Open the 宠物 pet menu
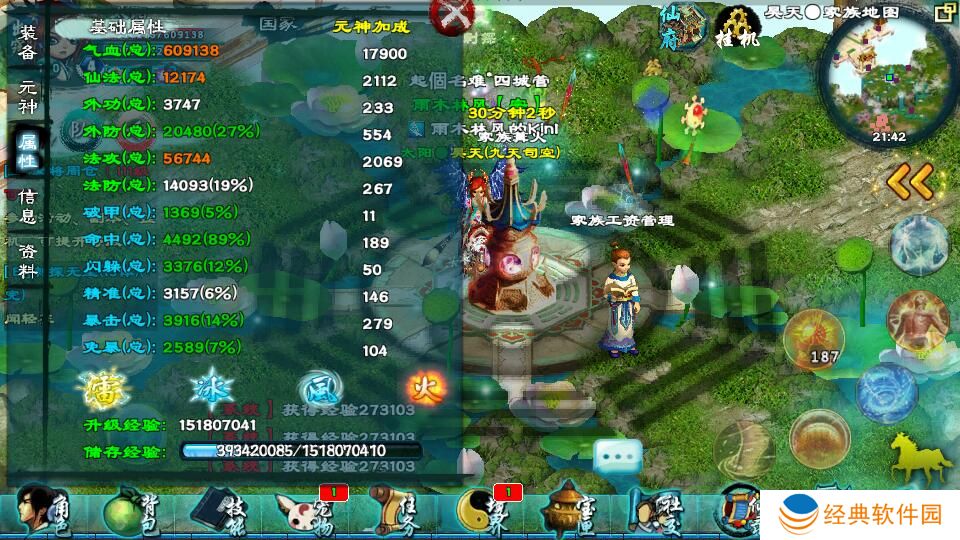 tap(307, 510)
